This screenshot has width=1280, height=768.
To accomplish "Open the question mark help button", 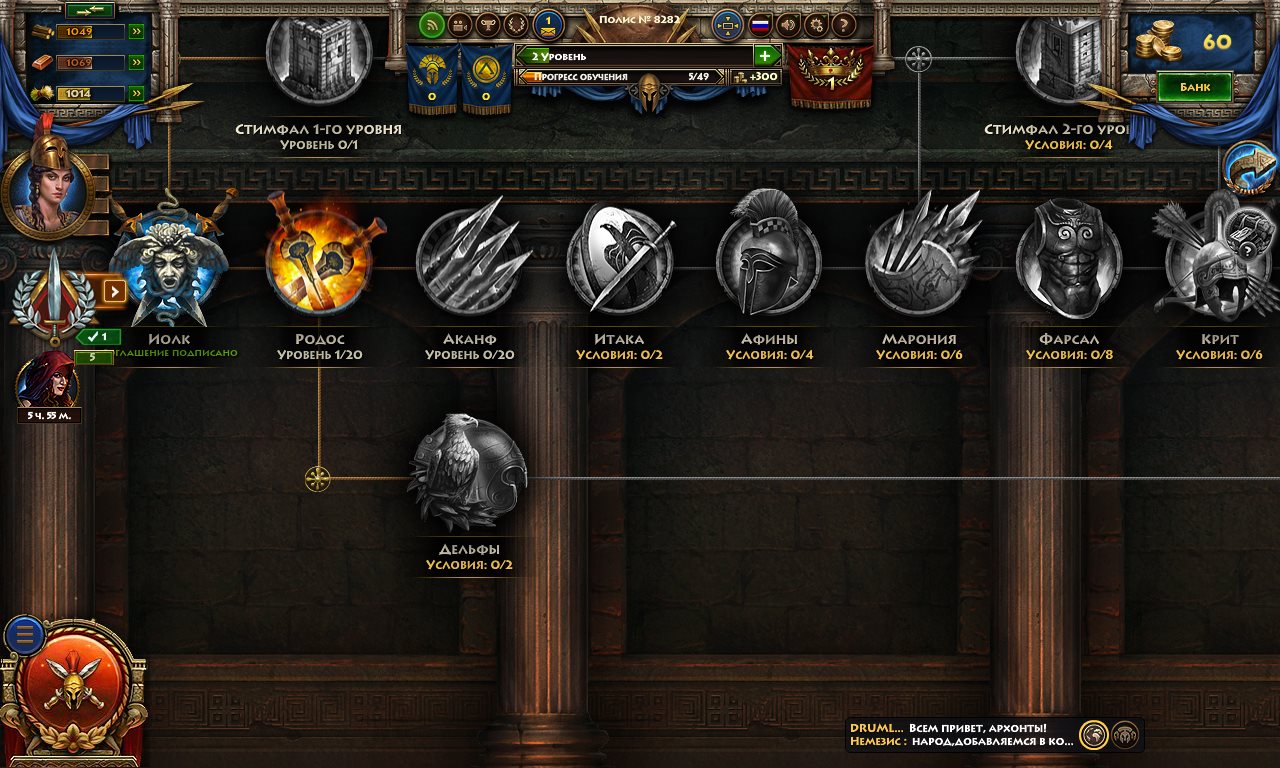I will click(844, 25).
